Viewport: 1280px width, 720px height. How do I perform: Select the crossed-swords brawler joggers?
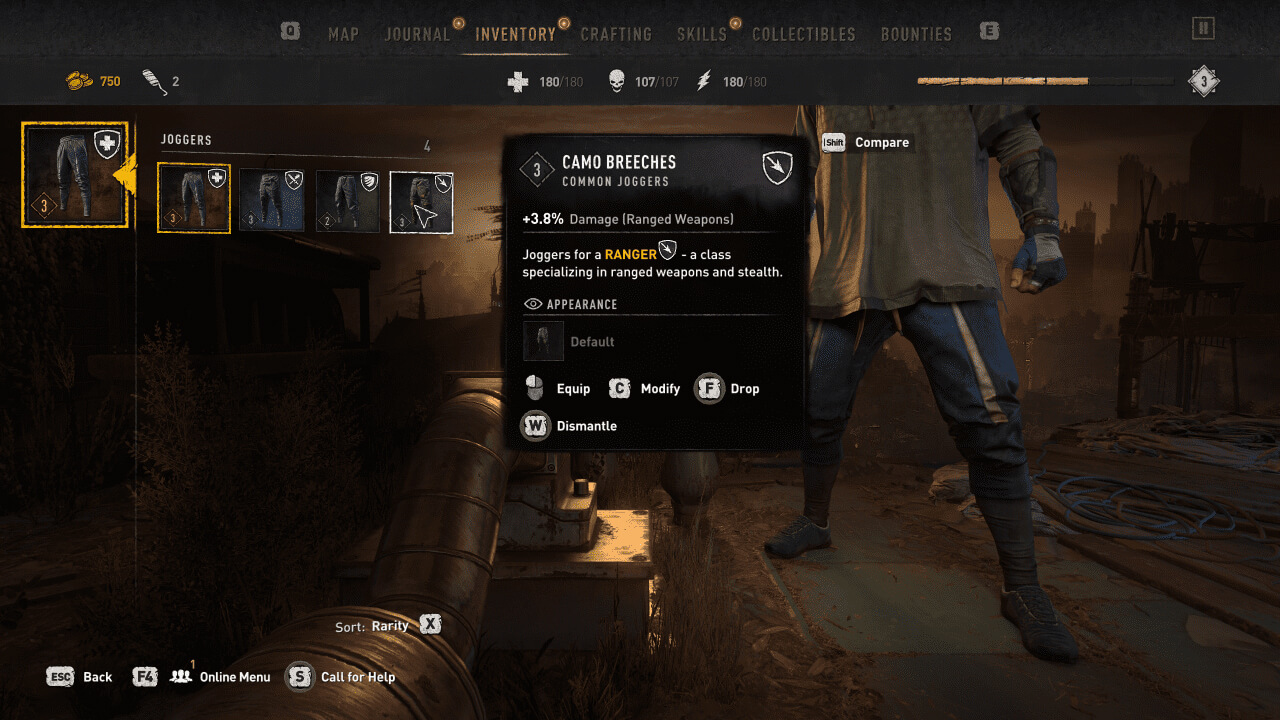coord(272,200)
